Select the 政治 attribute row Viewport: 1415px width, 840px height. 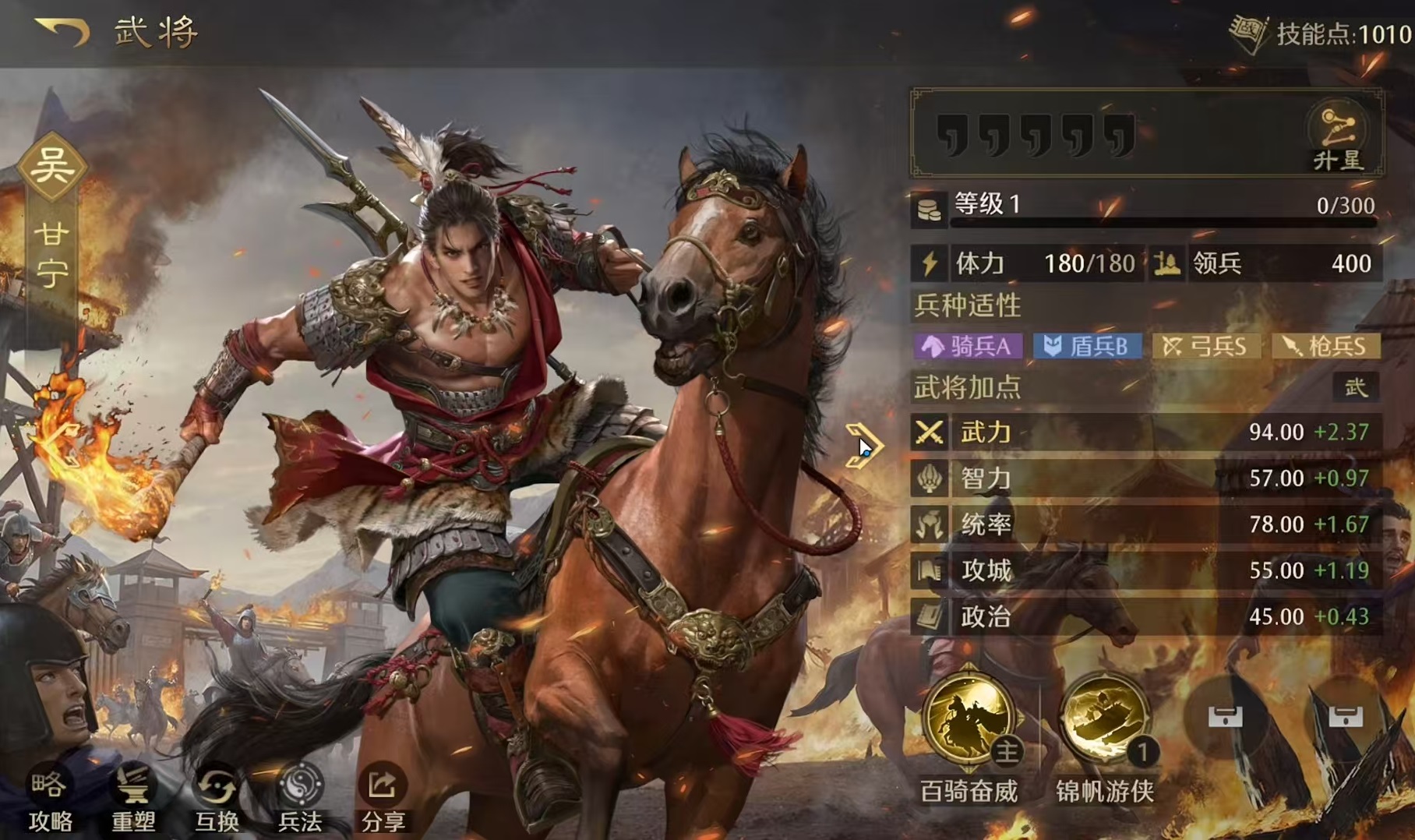click(1145, 616)
